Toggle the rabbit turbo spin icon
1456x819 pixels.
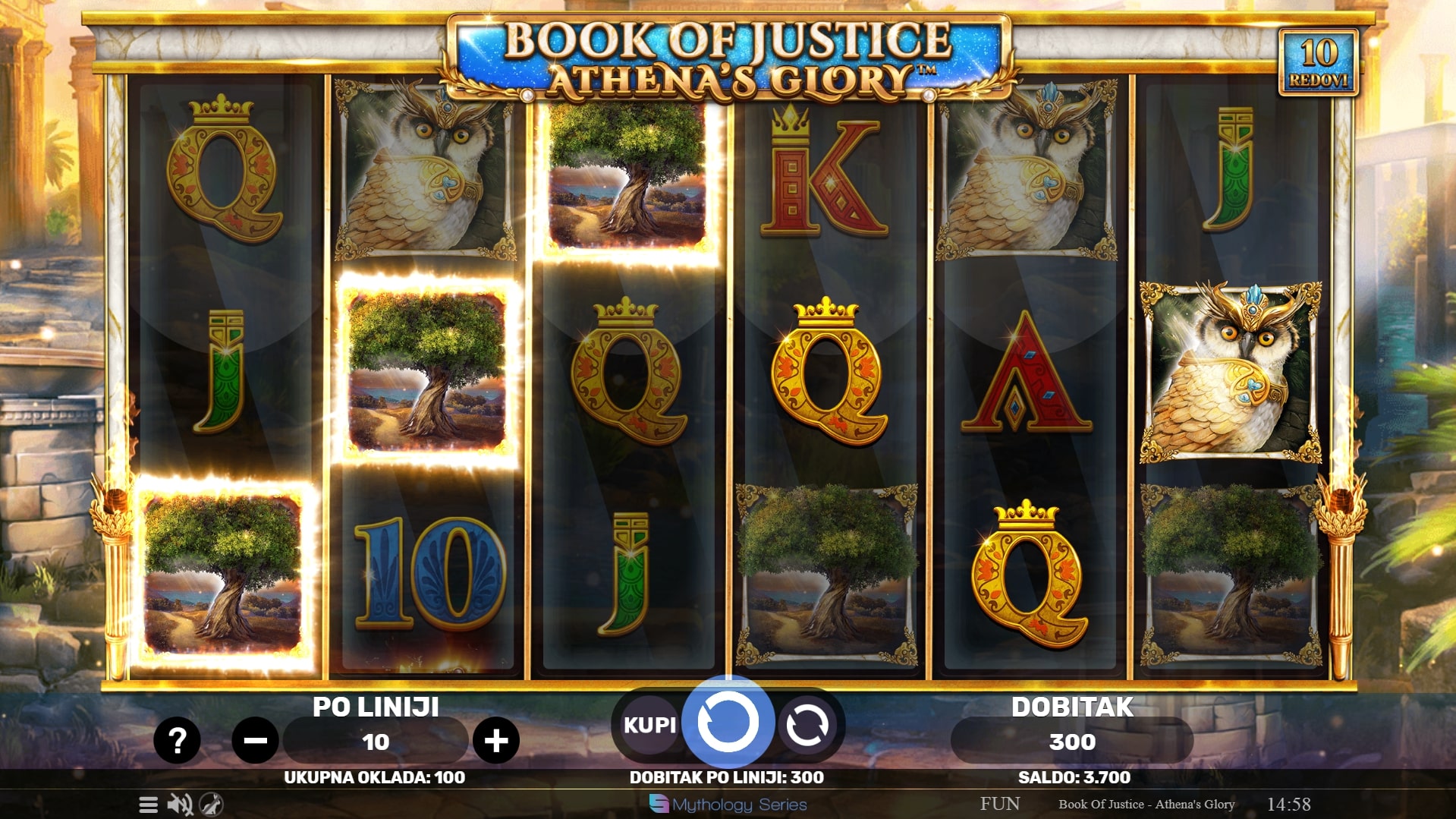click(211, 805)
